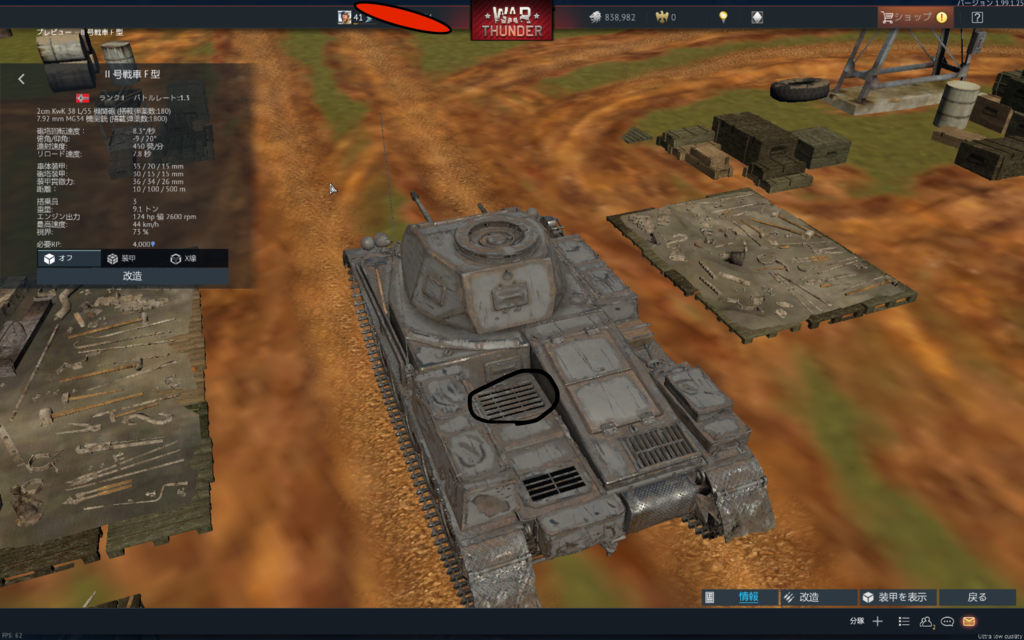
Task: Click the lightbulb icon in the top bar
Action: (723, 17)
